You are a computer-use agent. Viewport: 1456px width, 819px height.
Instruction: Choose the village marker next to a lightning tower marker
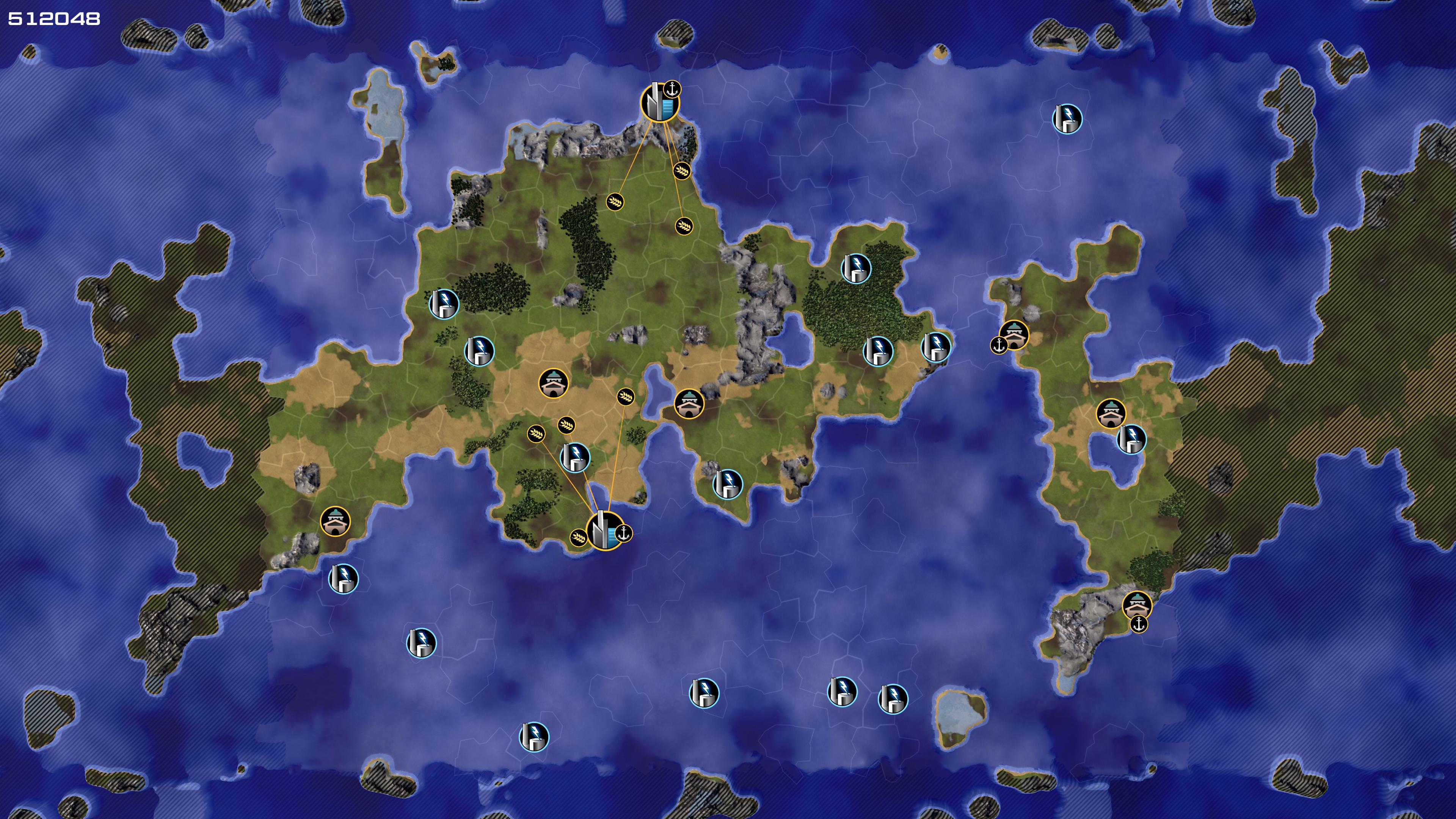tap(1111, 413)
